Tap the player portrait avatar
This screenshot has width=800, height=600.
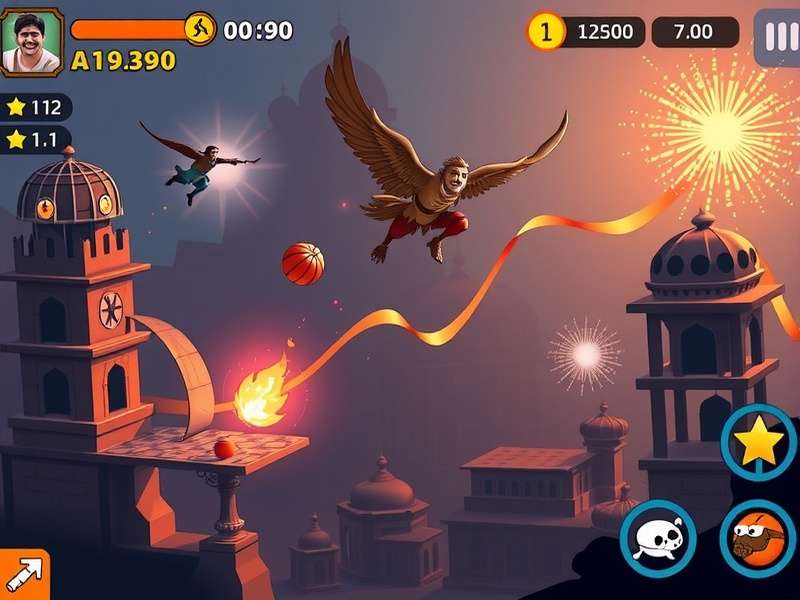pos(31,42)
